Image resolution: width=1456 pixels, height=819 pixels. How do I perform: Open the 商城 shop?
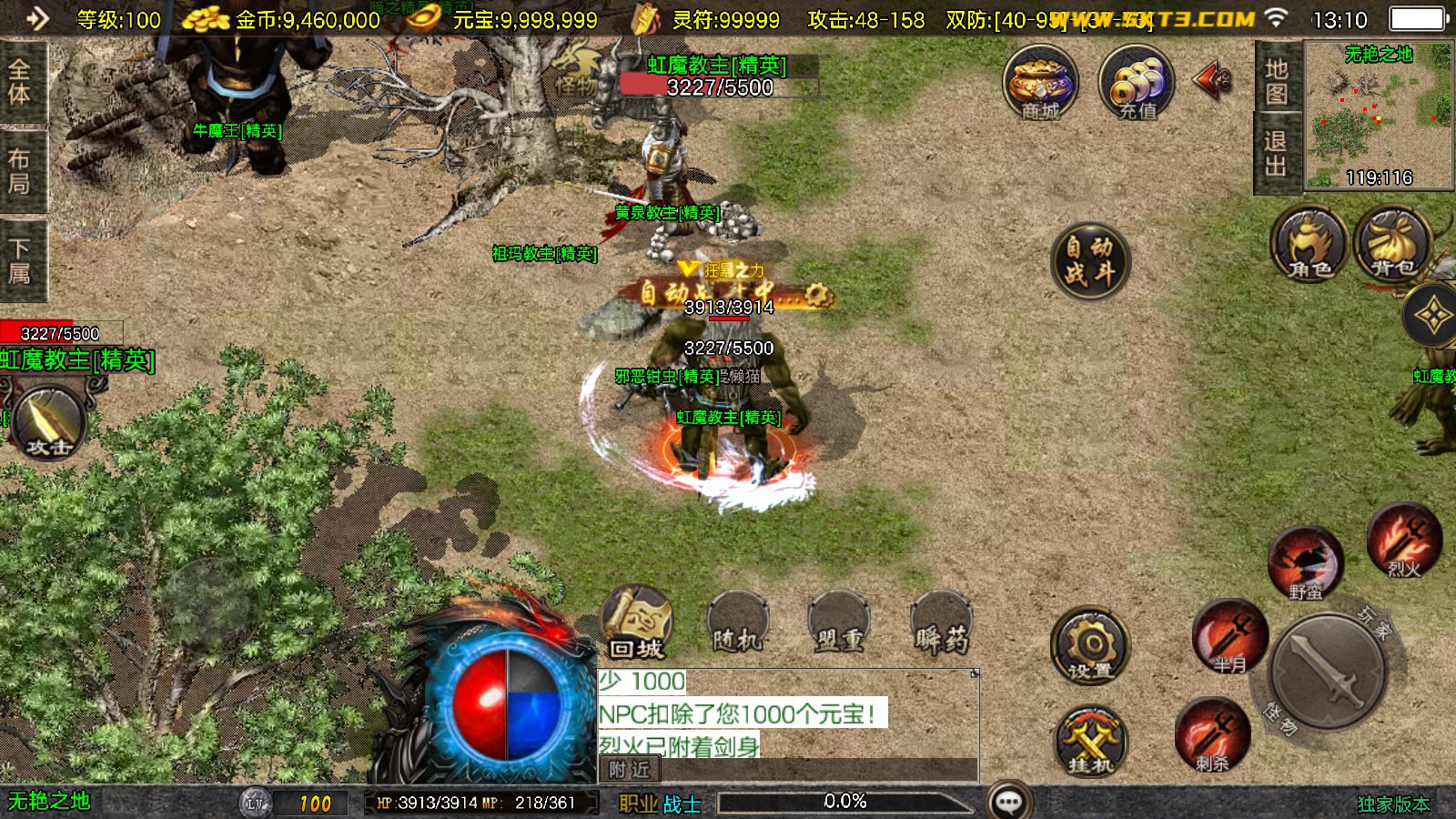(1040, 84)
